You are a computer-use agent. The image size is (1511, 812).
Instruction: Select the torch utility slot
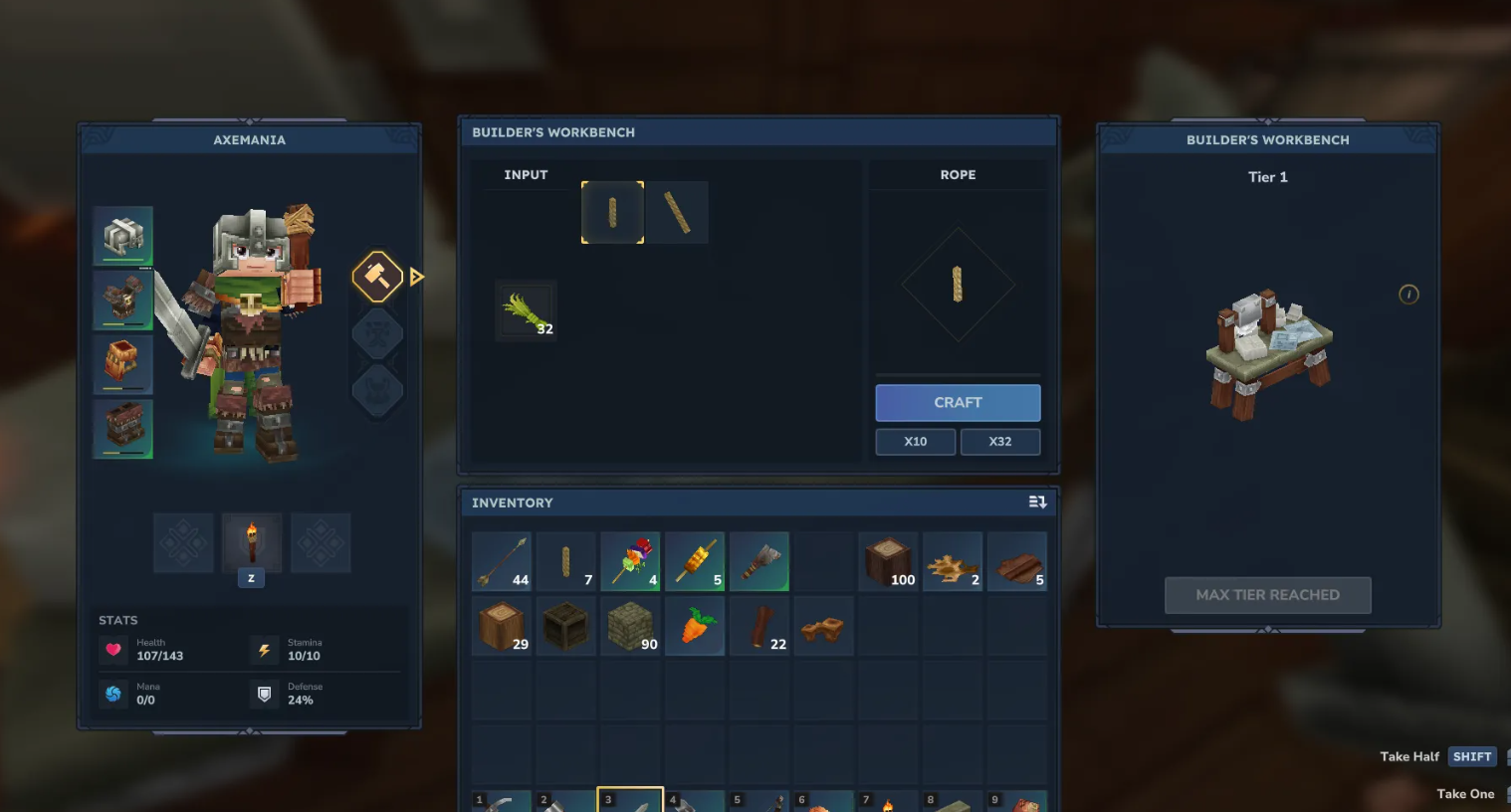point(252,542)
